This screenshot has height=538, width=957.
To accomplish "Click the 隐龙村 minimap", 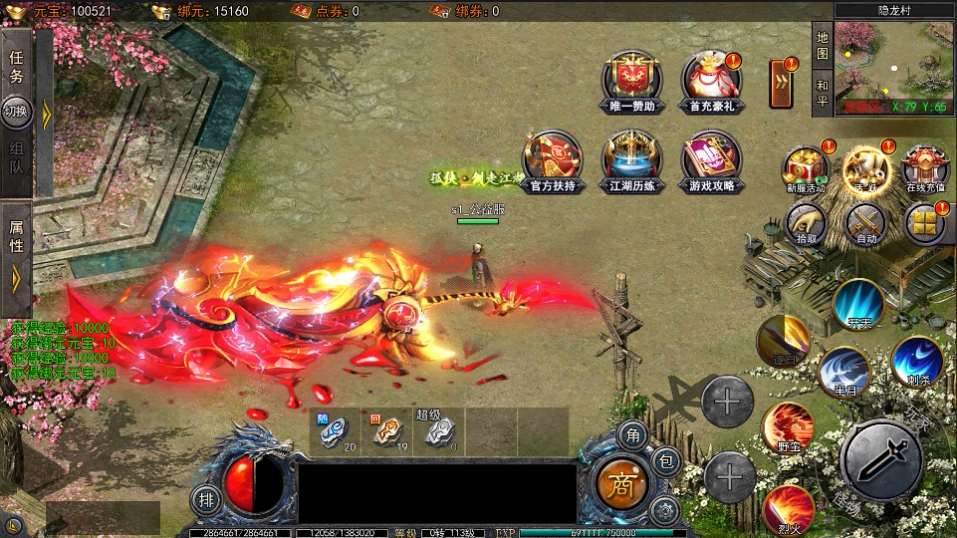I will coord(893,62).
